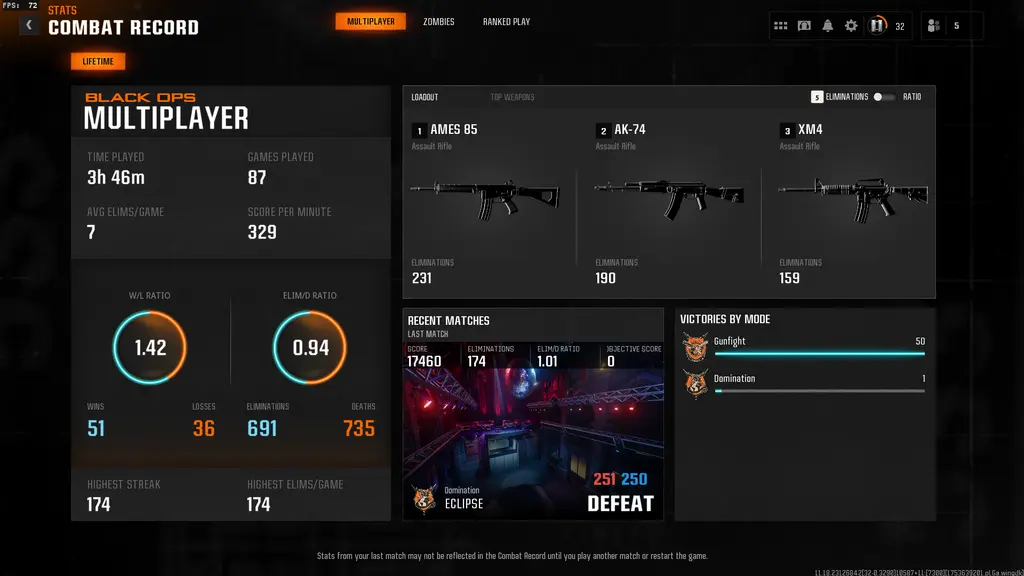1024x576 pixels.
Task: Show notifications via the bell icon
Action: pyautogui.click(x=827, y=26)
